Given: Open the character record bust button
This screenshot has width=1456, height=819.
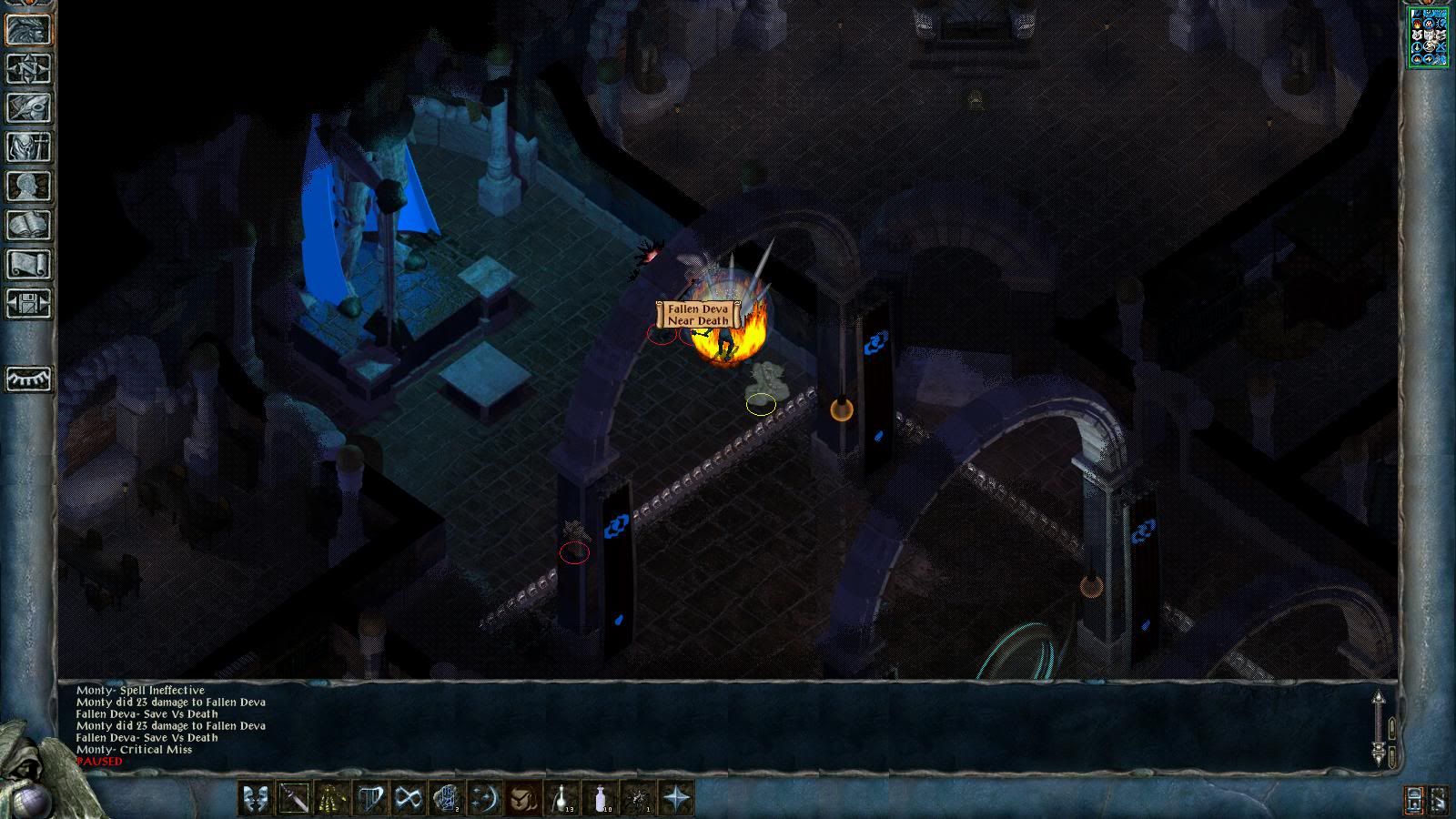Looking at the screenshot, I should pos(28,186).
